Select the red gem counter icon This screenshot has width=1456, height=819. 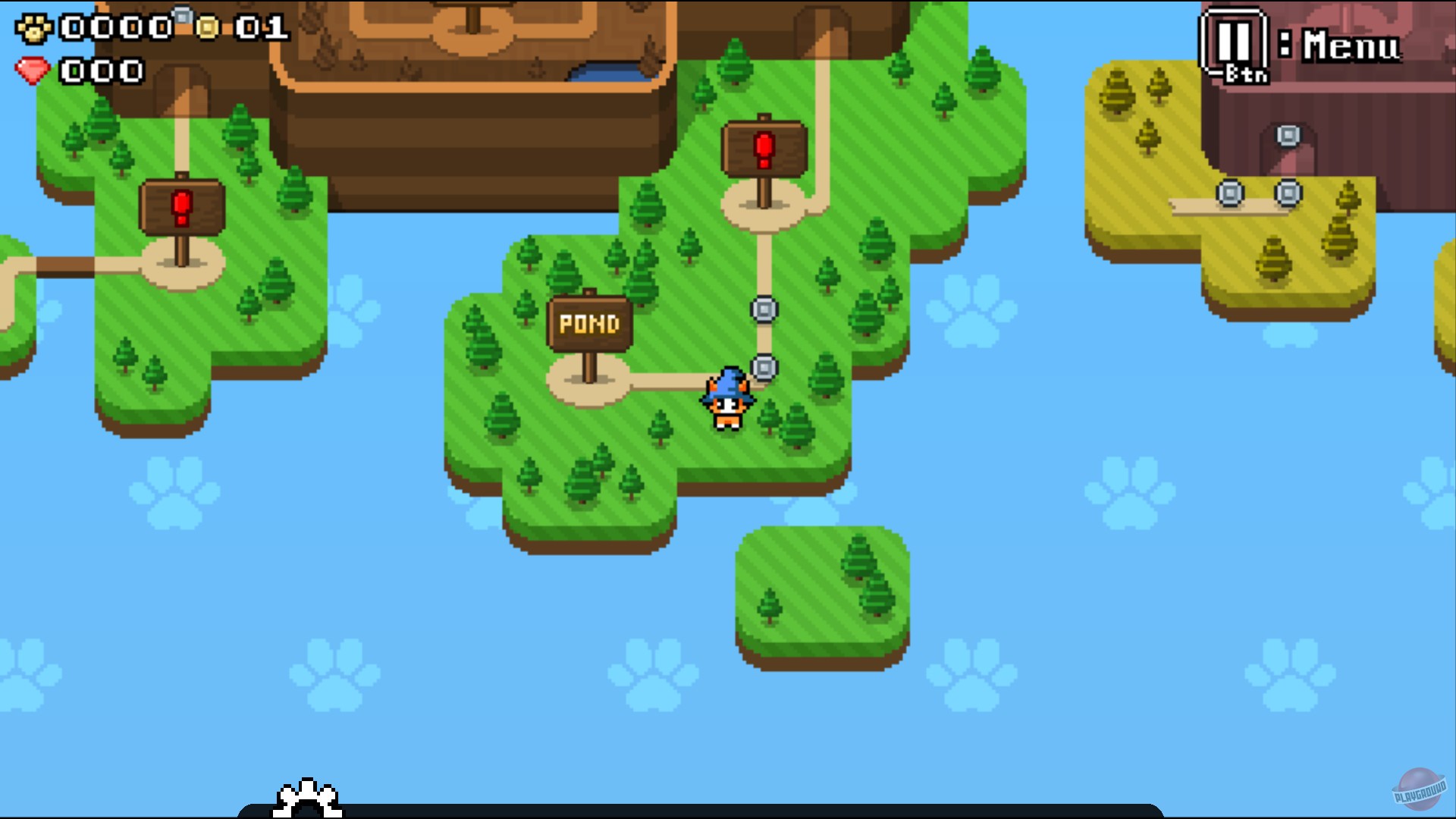coord(32,72)
